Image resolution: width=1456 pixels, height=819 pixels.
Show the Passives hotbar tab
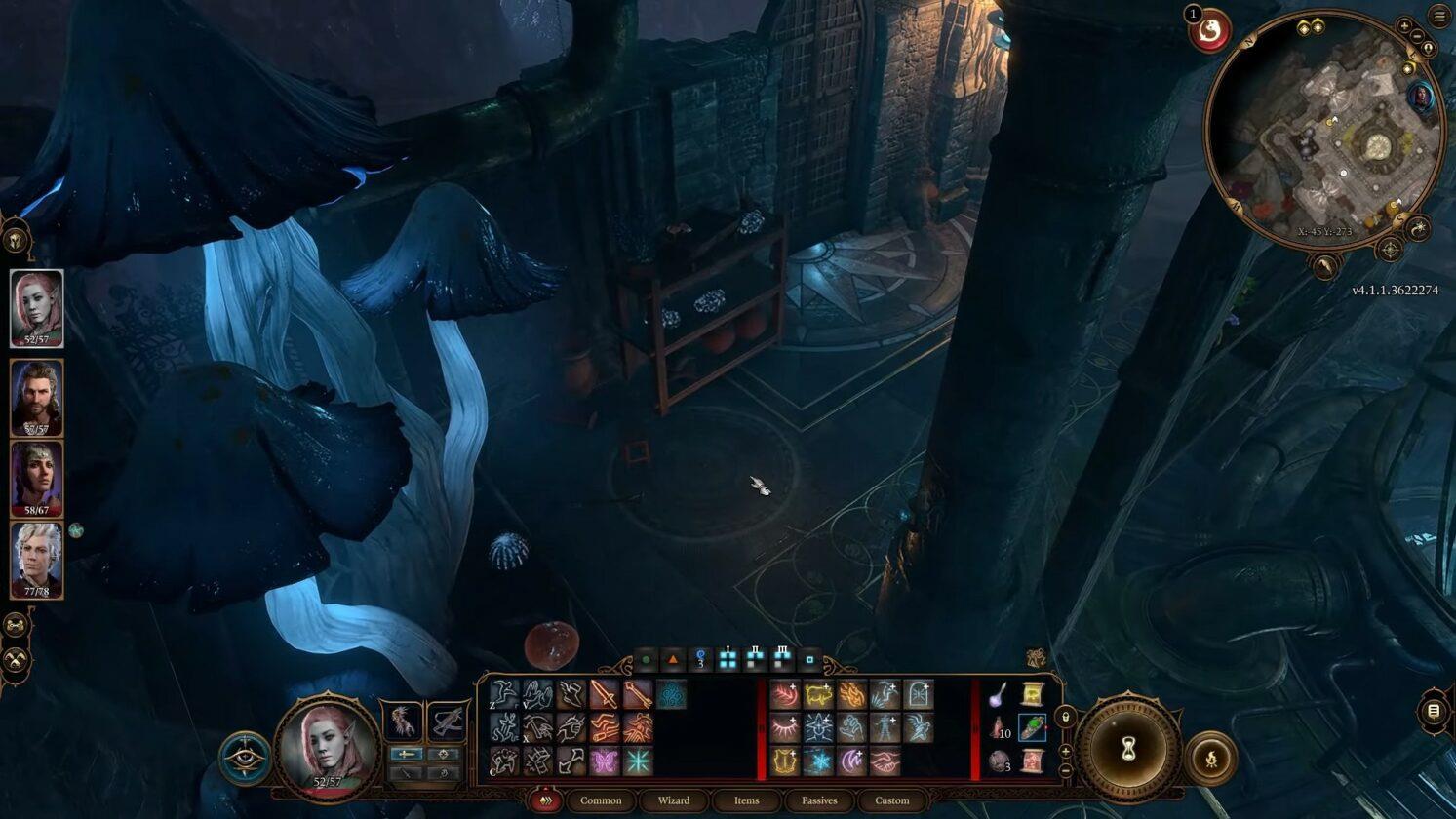[819, 800]
